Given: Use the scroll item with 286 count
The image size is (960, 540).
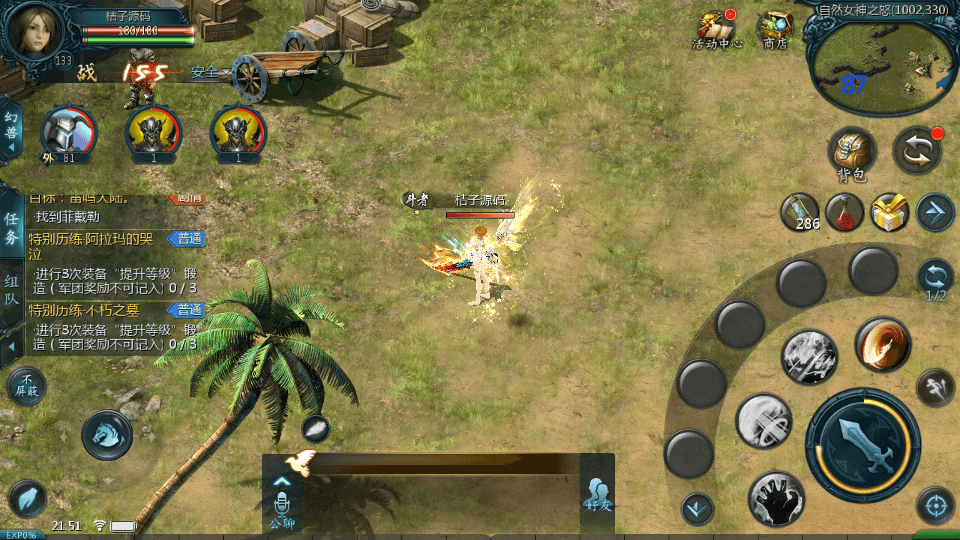Looking at the screenshot, I should tap(800, 211).
